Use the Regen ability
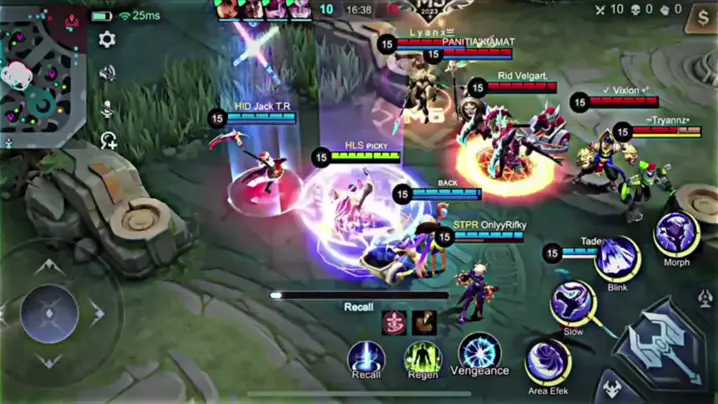Screen dimensions: 718x404 [x=422, y=357]
